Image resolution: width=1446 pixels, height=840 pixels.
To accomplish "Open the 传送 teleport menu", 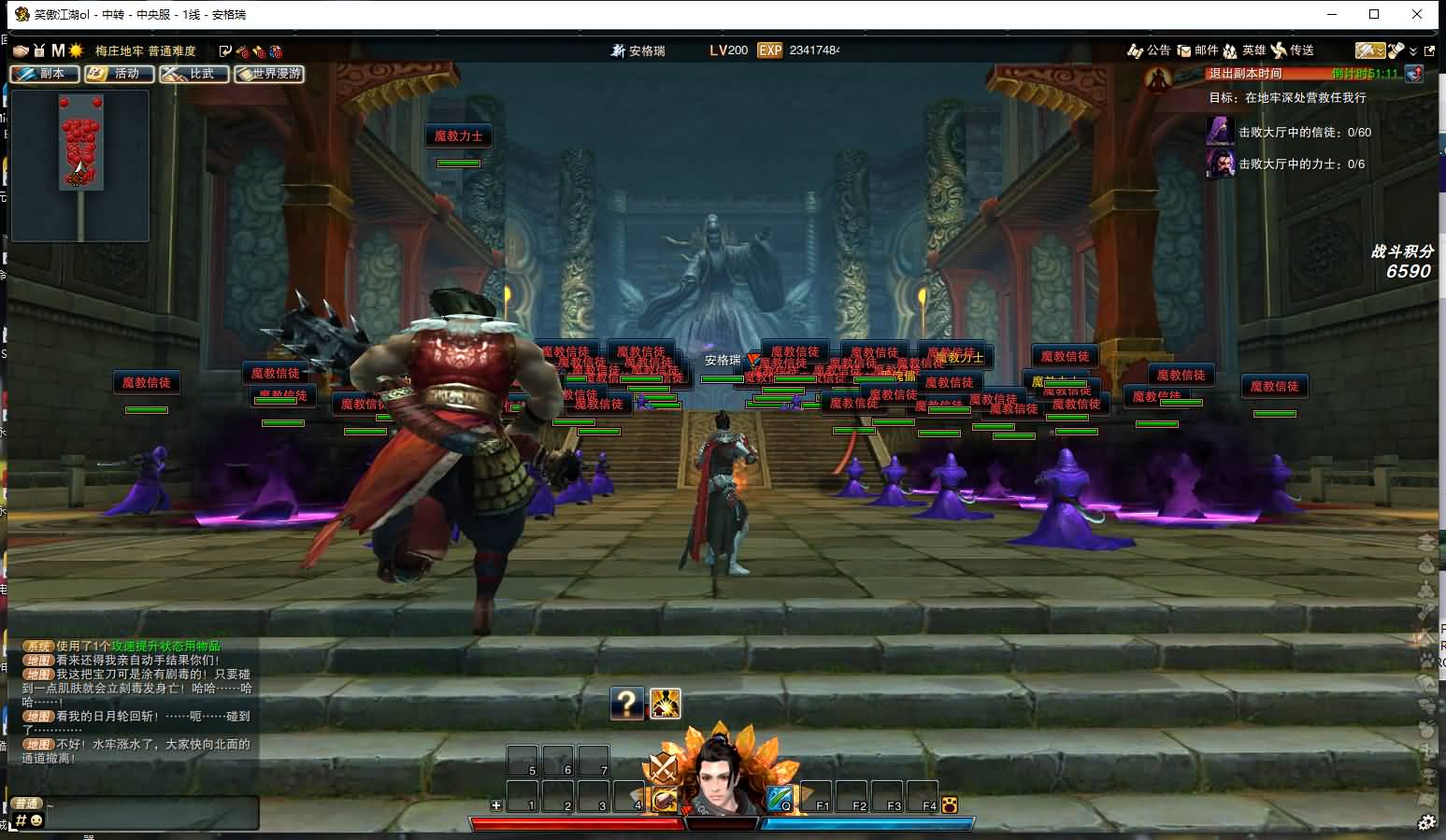I will pyautogui.click(x=1293, y=50).
